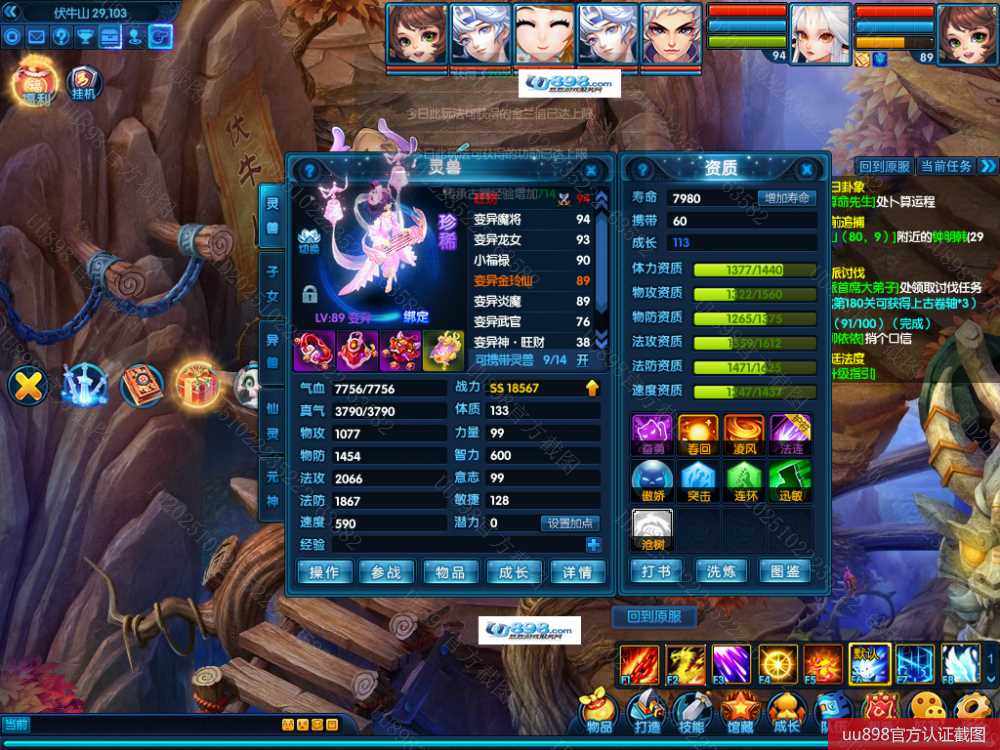Click 回到原服 below the pet panels

pyautogui.click(x=654, y=616)
